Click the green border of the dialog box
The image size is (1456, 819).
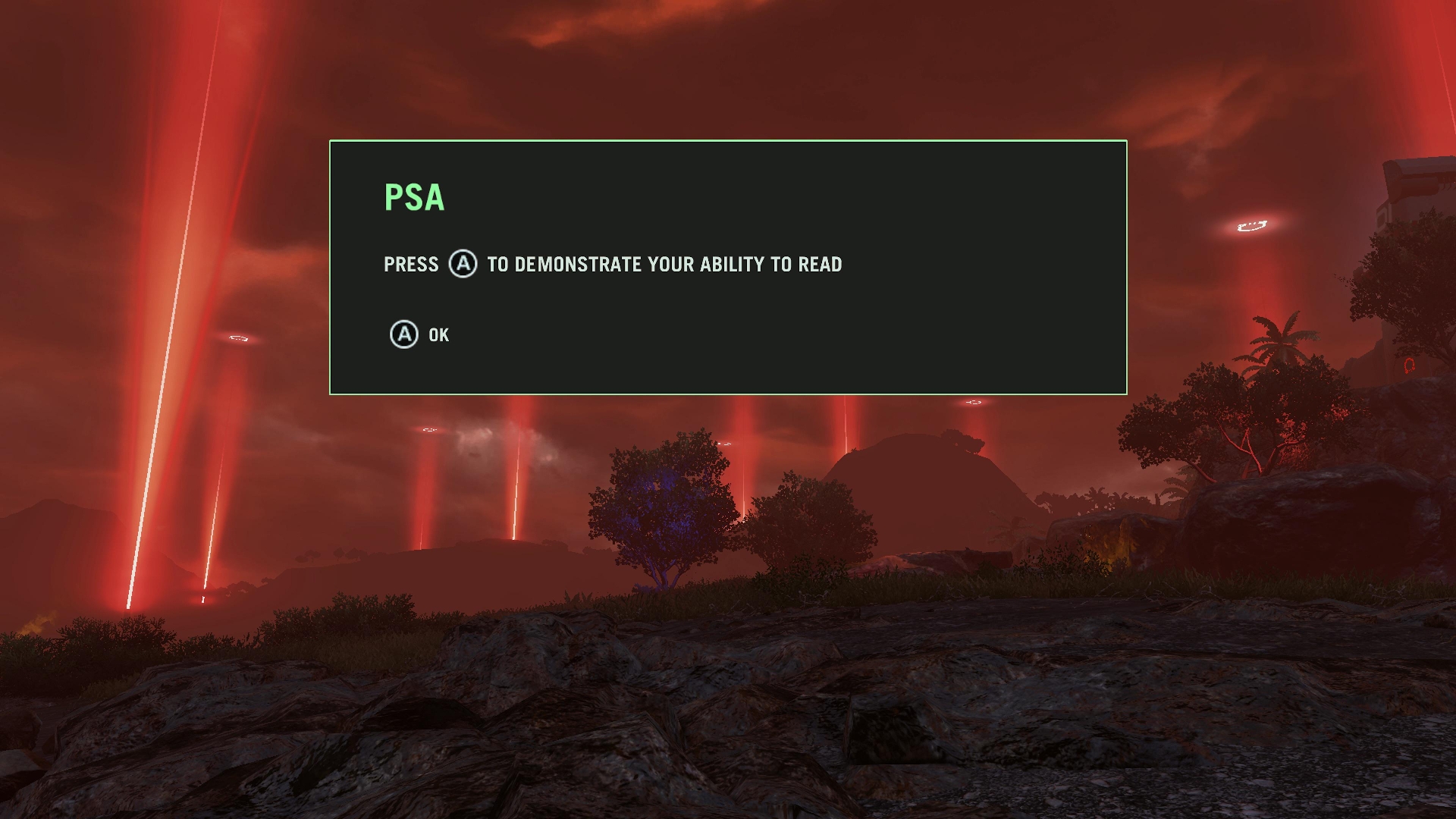(728, 141)
